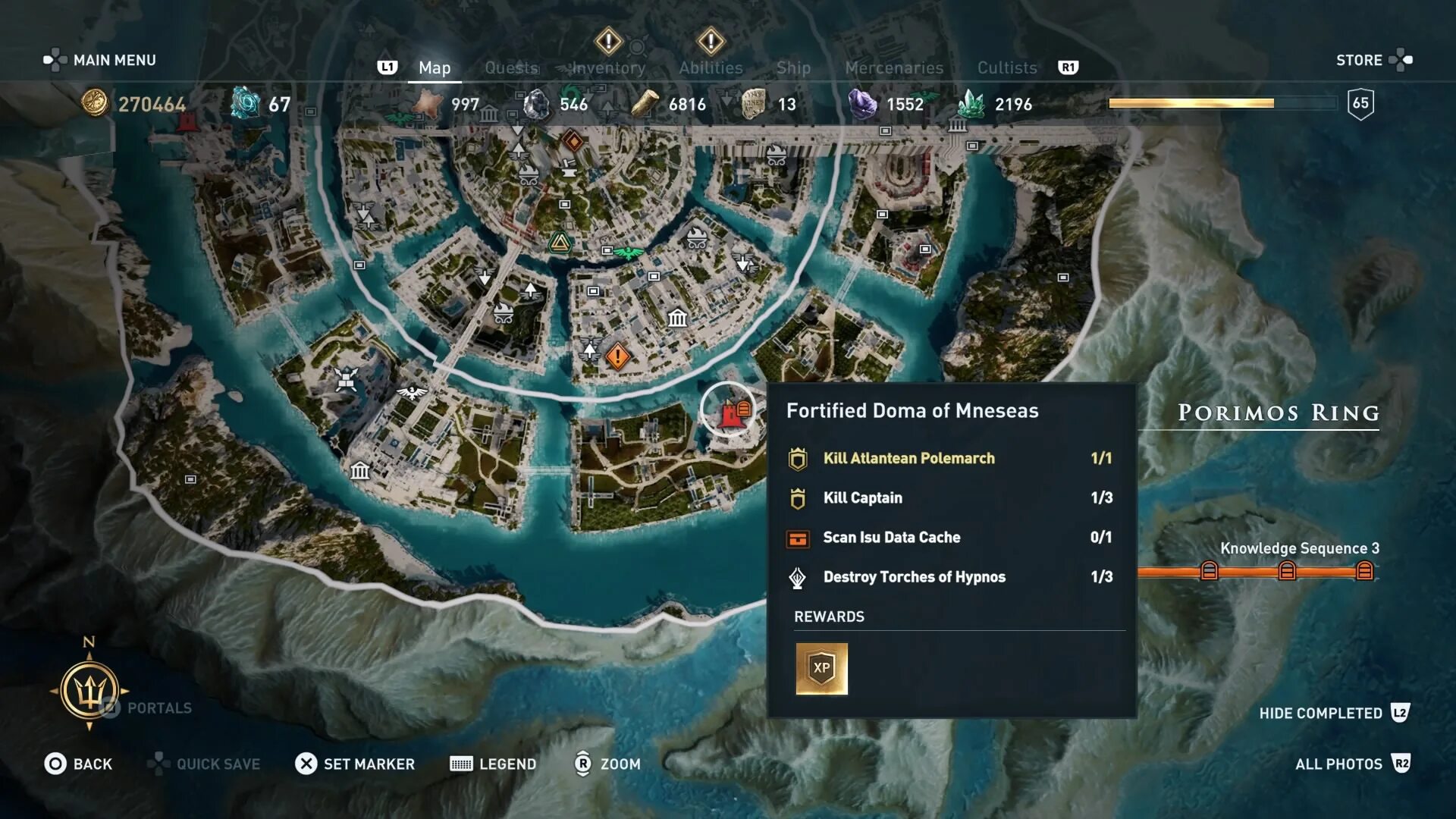Select the green triangle Isu marker
Image resolution: width=1456 pixels, height=819 pixels.
(x=560, y=243)
